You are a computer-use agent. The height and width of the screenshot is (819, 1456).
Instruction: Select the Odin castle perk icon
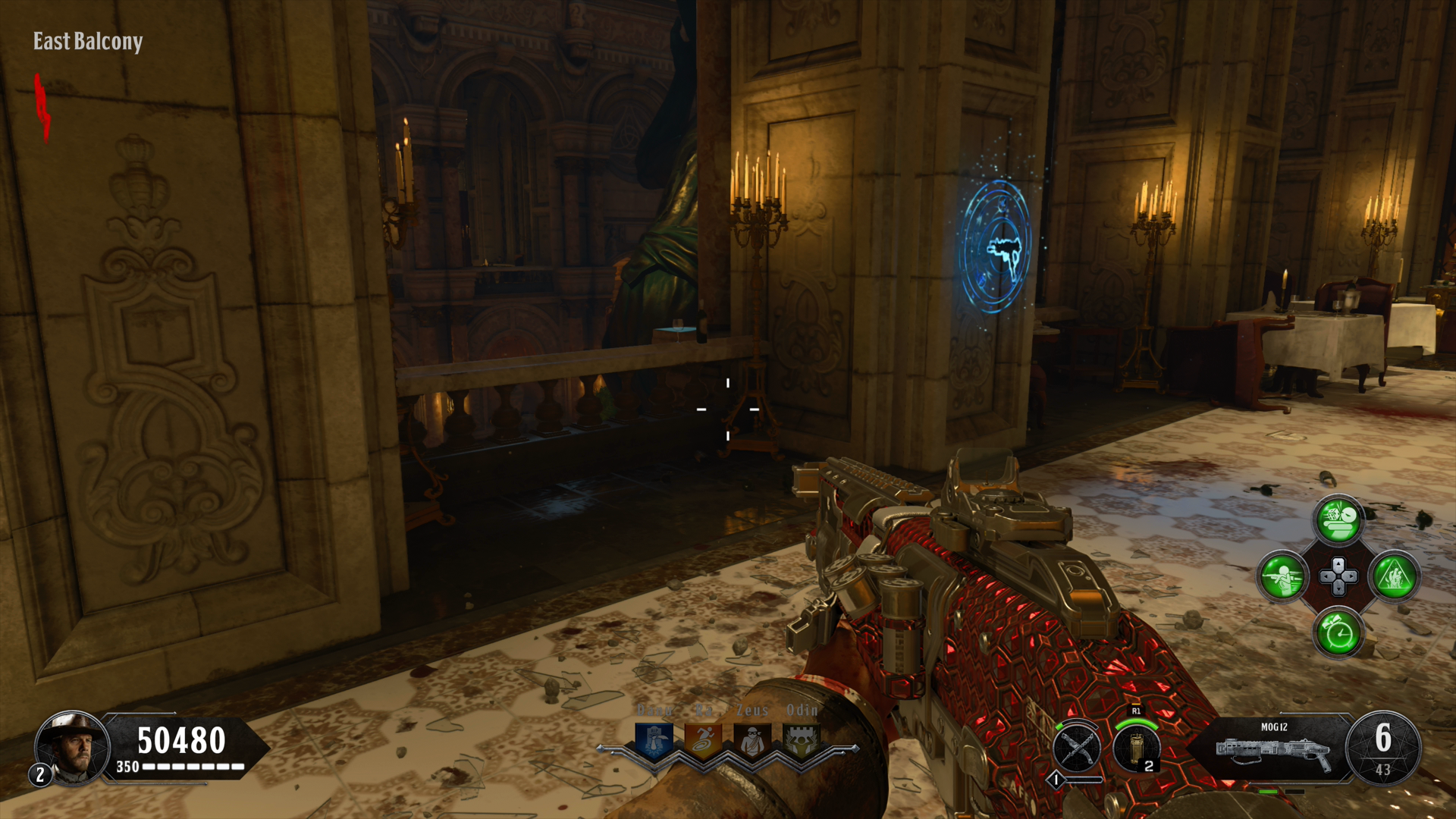click(801, 741)
